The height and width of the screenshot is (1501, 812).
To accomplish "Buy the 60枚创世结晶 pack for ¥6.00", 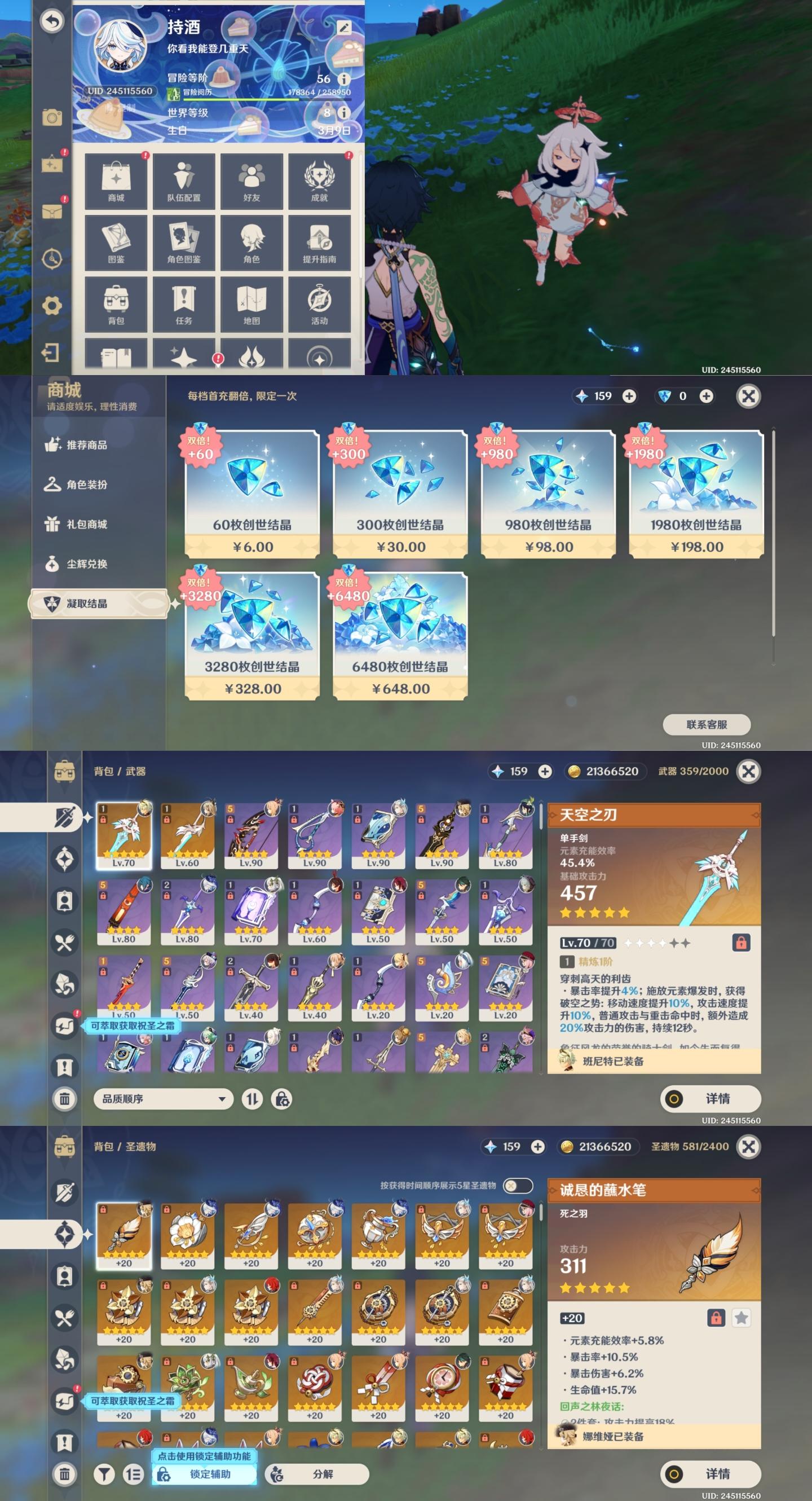I will click(252, 494).
